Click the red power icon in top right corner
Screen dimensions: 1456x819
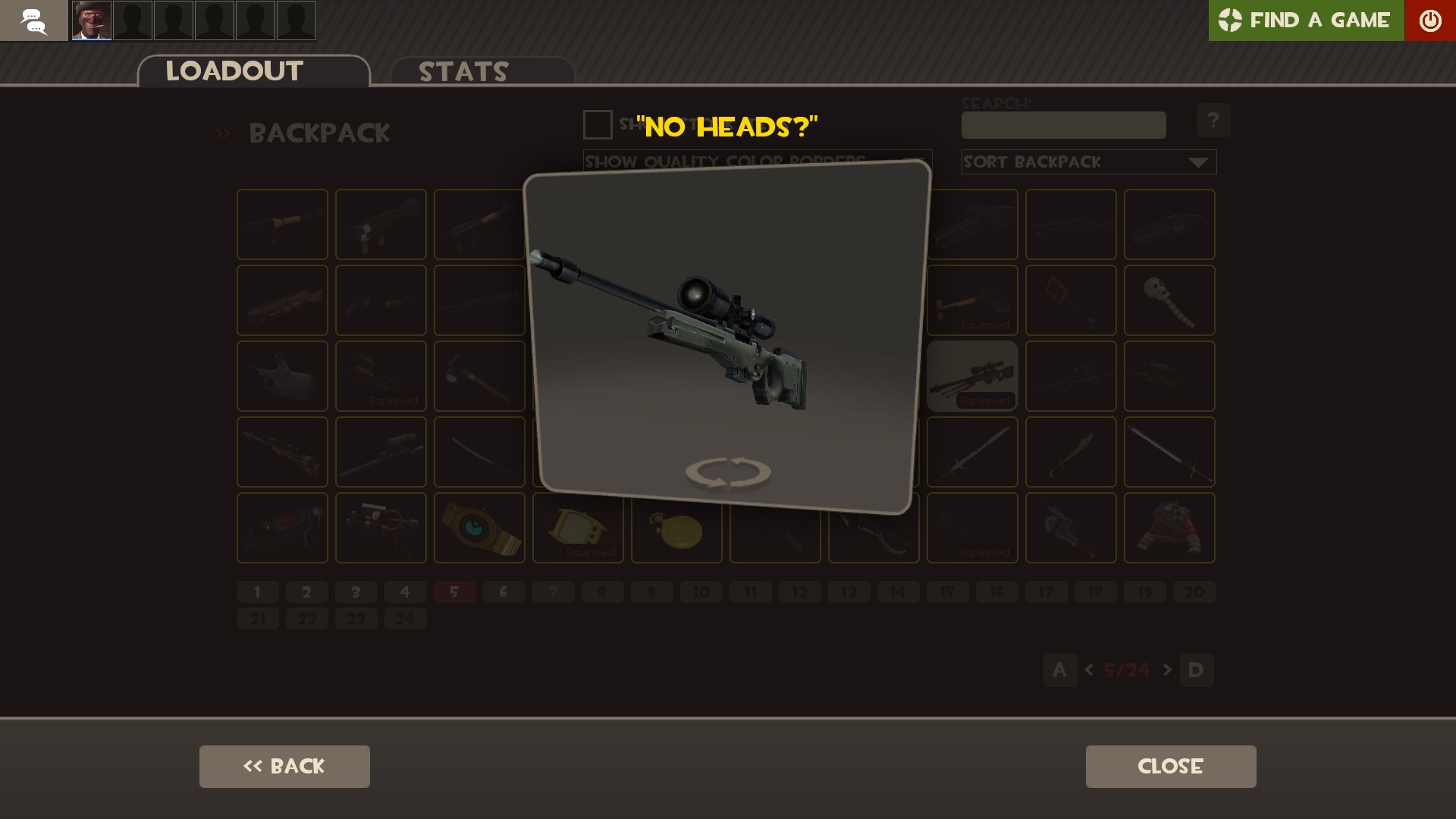click(1430, 20)
